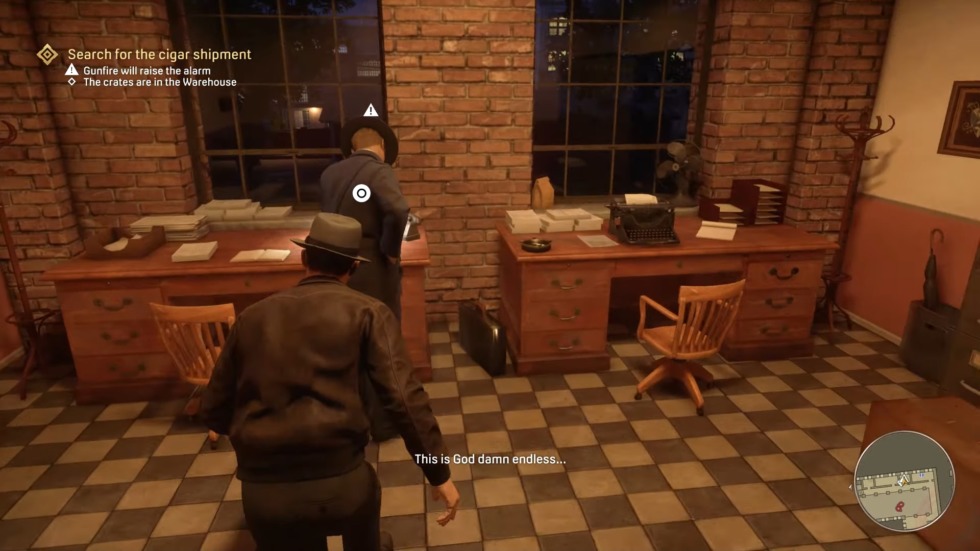Click the circular target marker on the guard
The image size is (980, 551).
(x=361, y=193)
